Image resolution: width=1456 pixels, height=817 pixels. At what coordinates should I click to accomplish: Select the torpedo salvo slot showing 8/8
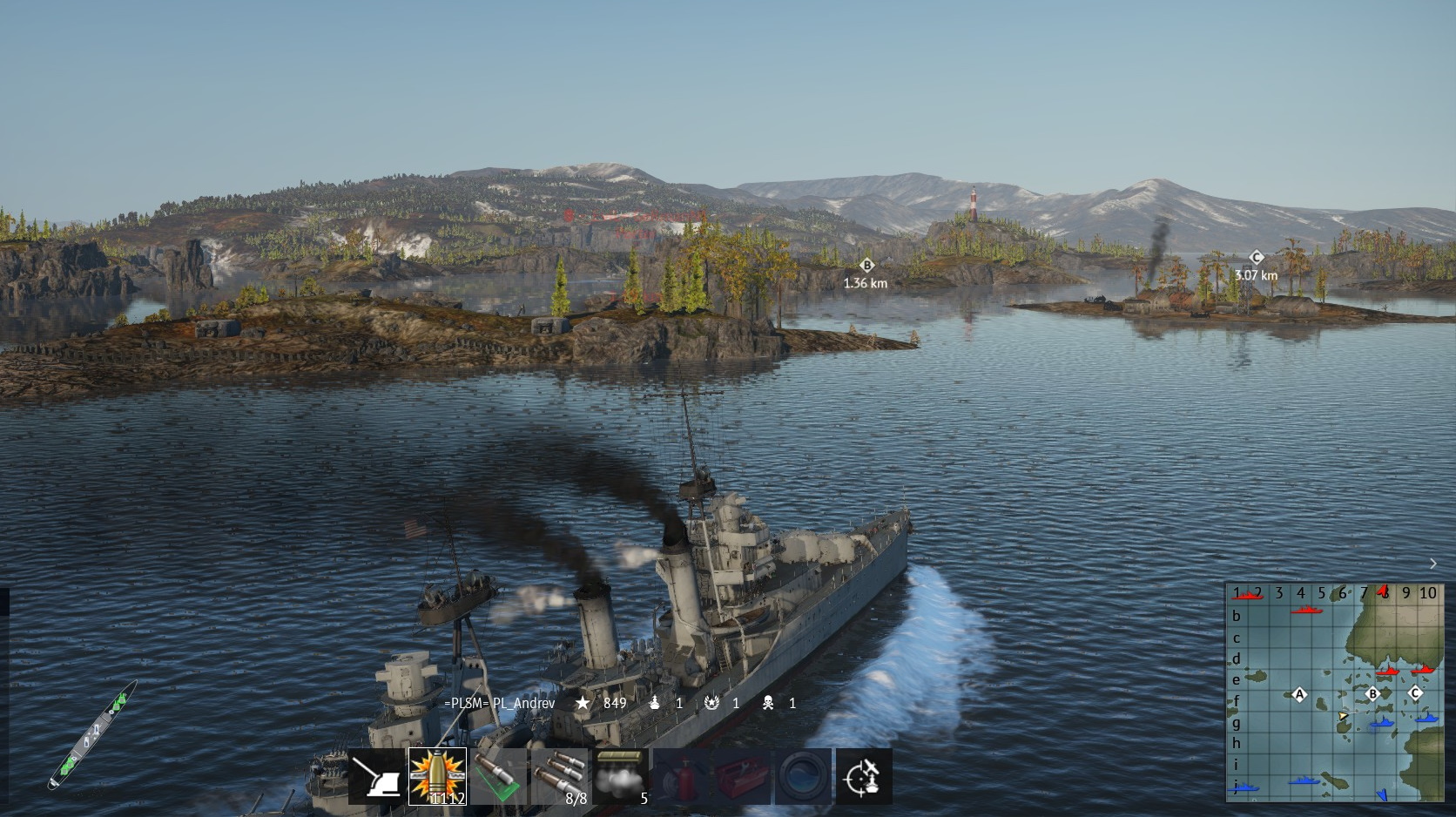(560, 776)
